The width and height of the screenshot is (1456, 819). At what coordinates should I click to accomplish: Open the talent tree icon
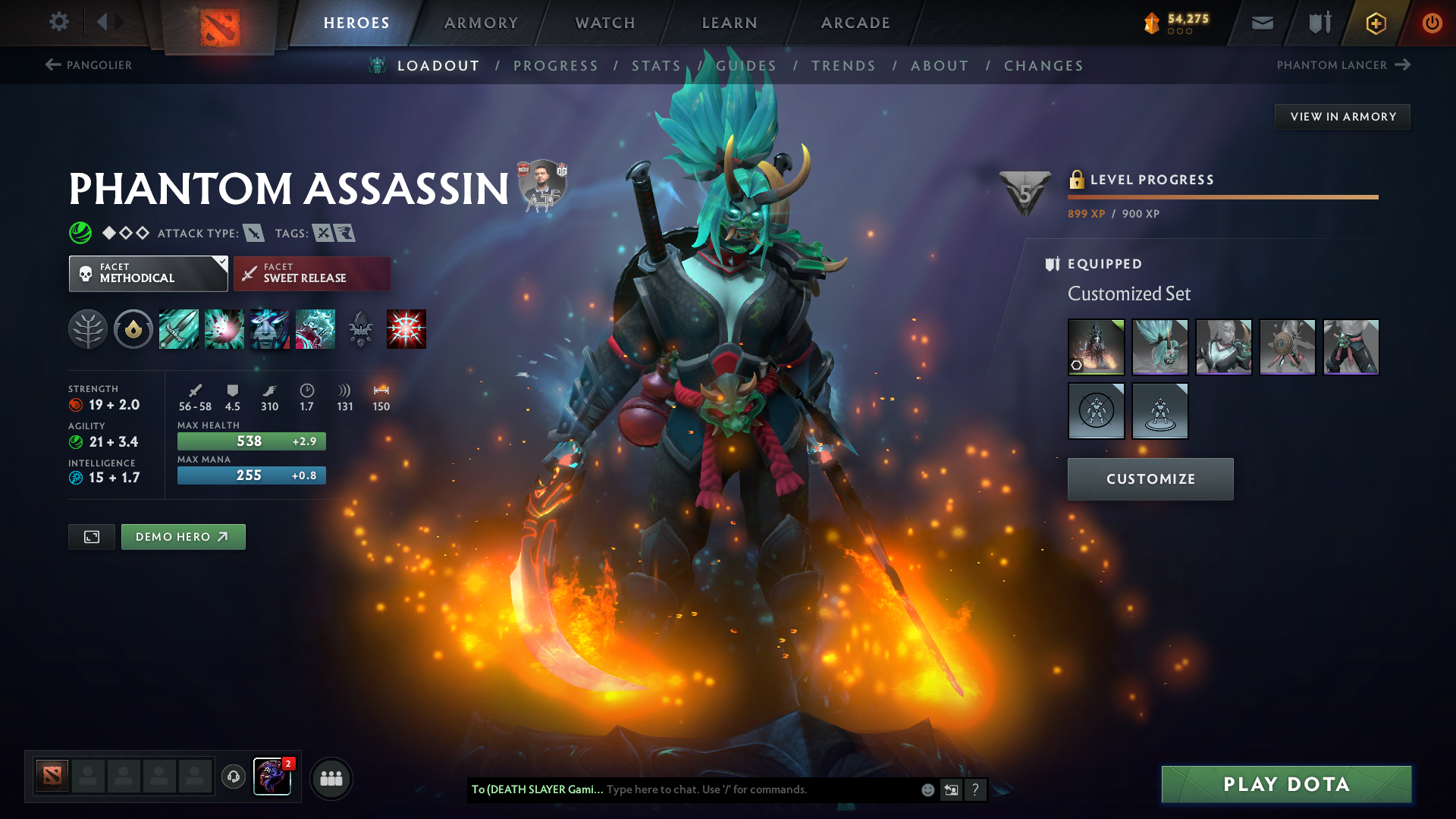click(x=88, y=329)
